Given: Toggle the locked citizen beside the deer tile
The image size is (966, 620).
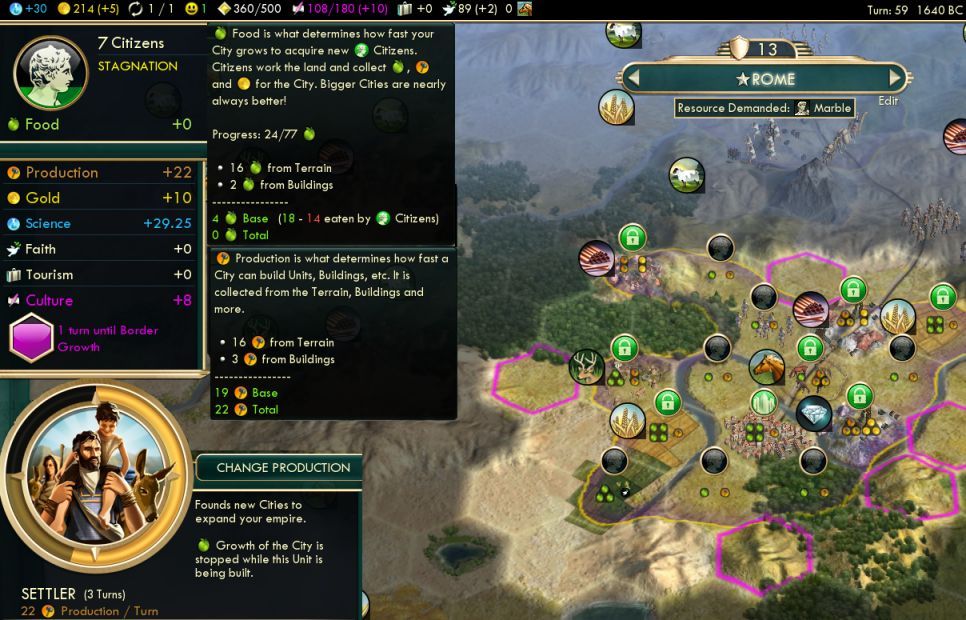Looking at the screenshot, I should 624,348.
